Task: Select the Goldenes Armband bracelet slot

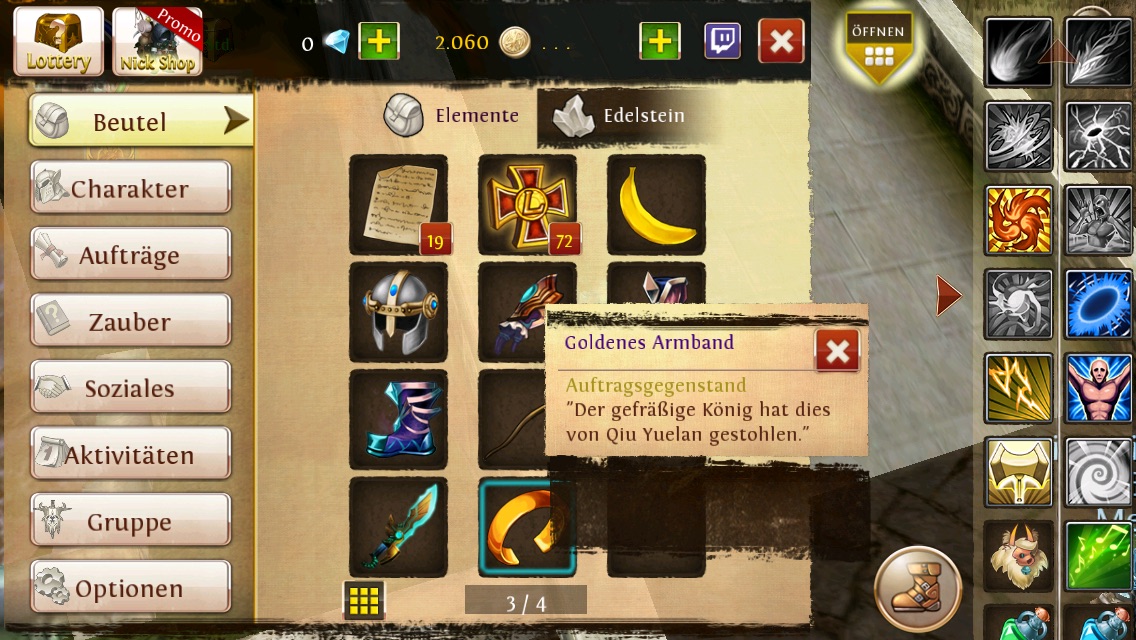Action: coord(527,527)
